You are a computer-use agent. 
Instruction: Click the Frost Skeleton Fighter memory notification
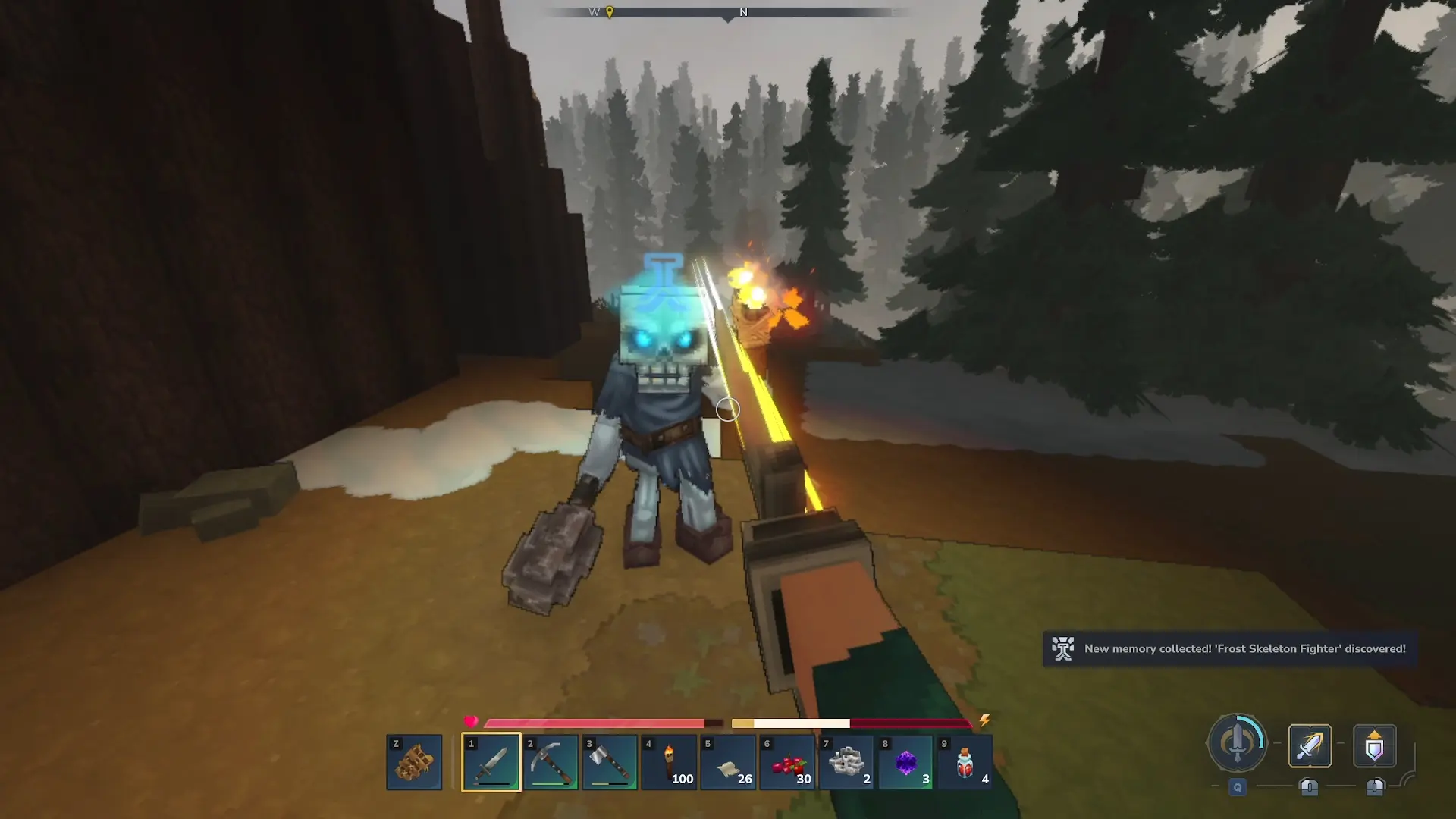pos(1230,649)
